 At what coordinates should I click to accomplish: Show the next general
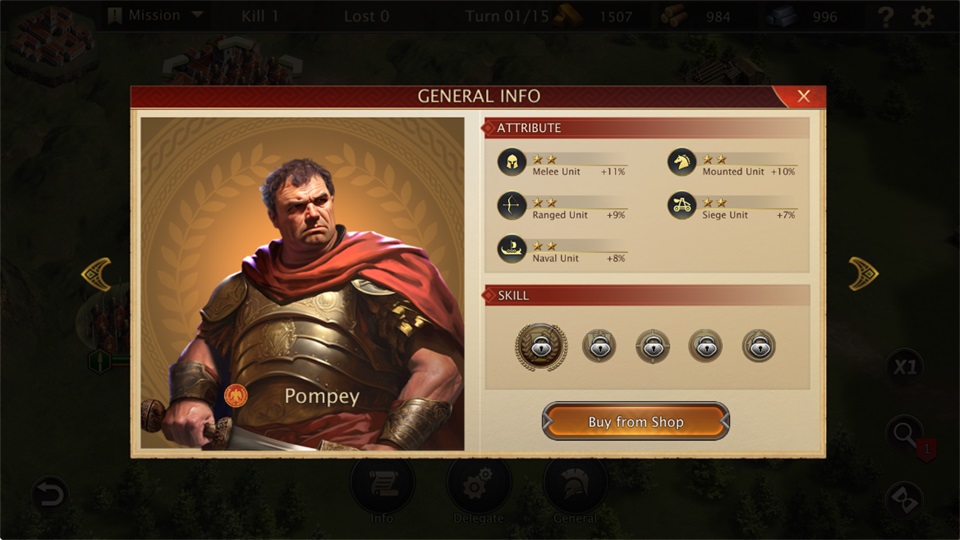click(863, 274)
